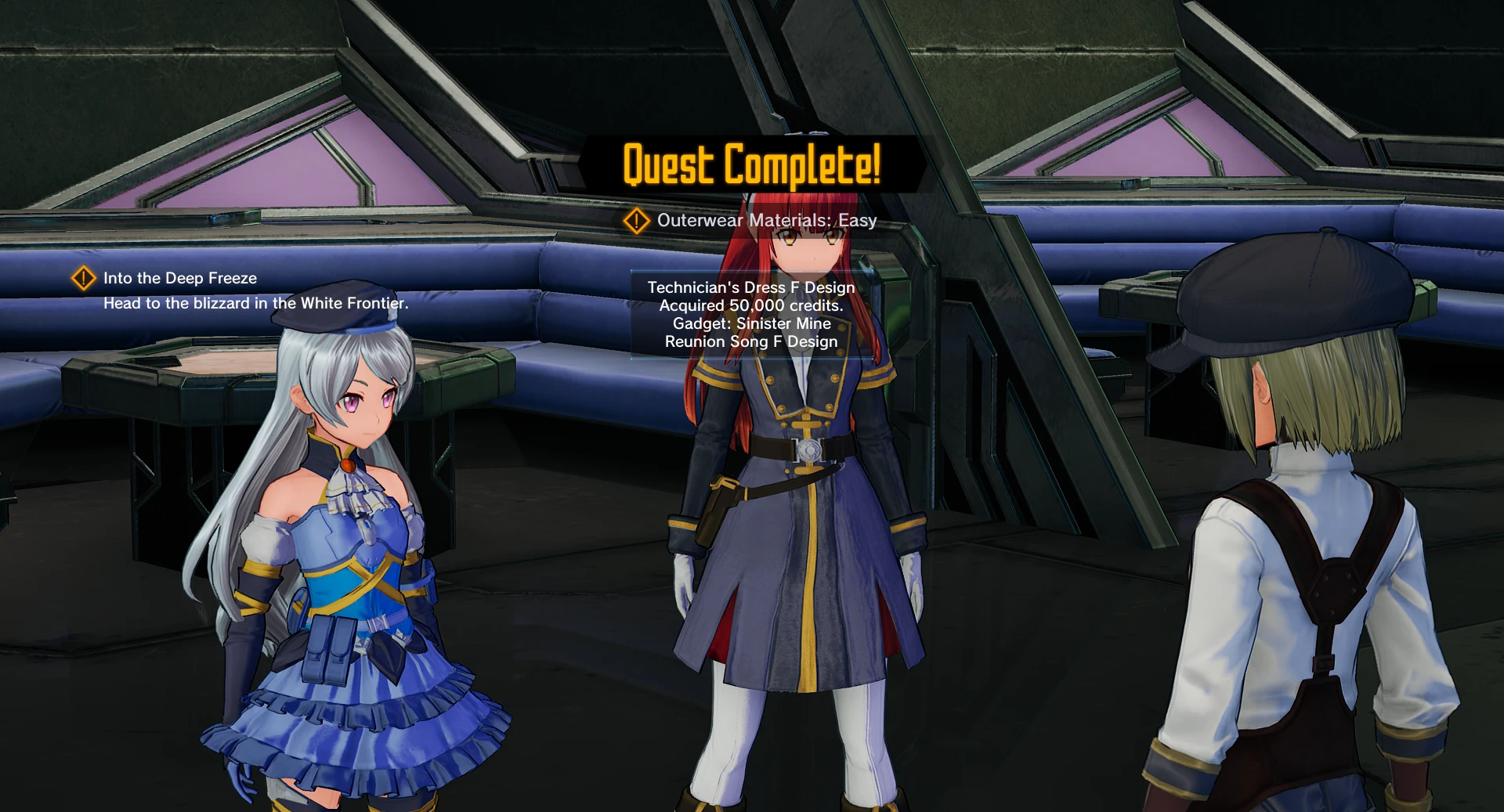Click the Reunion Song F Design reward
Screen dimensions: 1504x812
click(753, 341)
